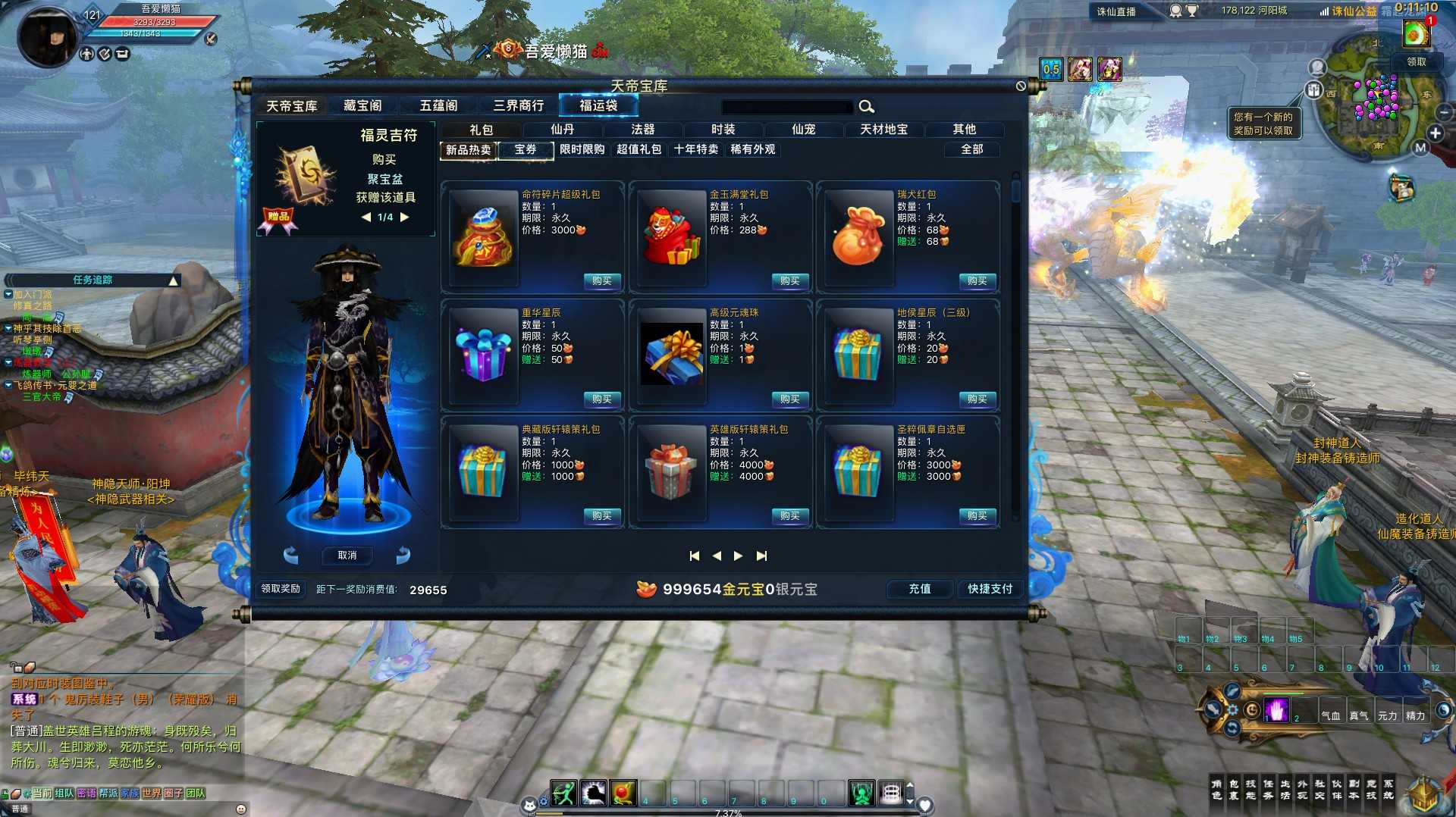Purchase the 圣粹佩章自选匣

coord(977,516)
